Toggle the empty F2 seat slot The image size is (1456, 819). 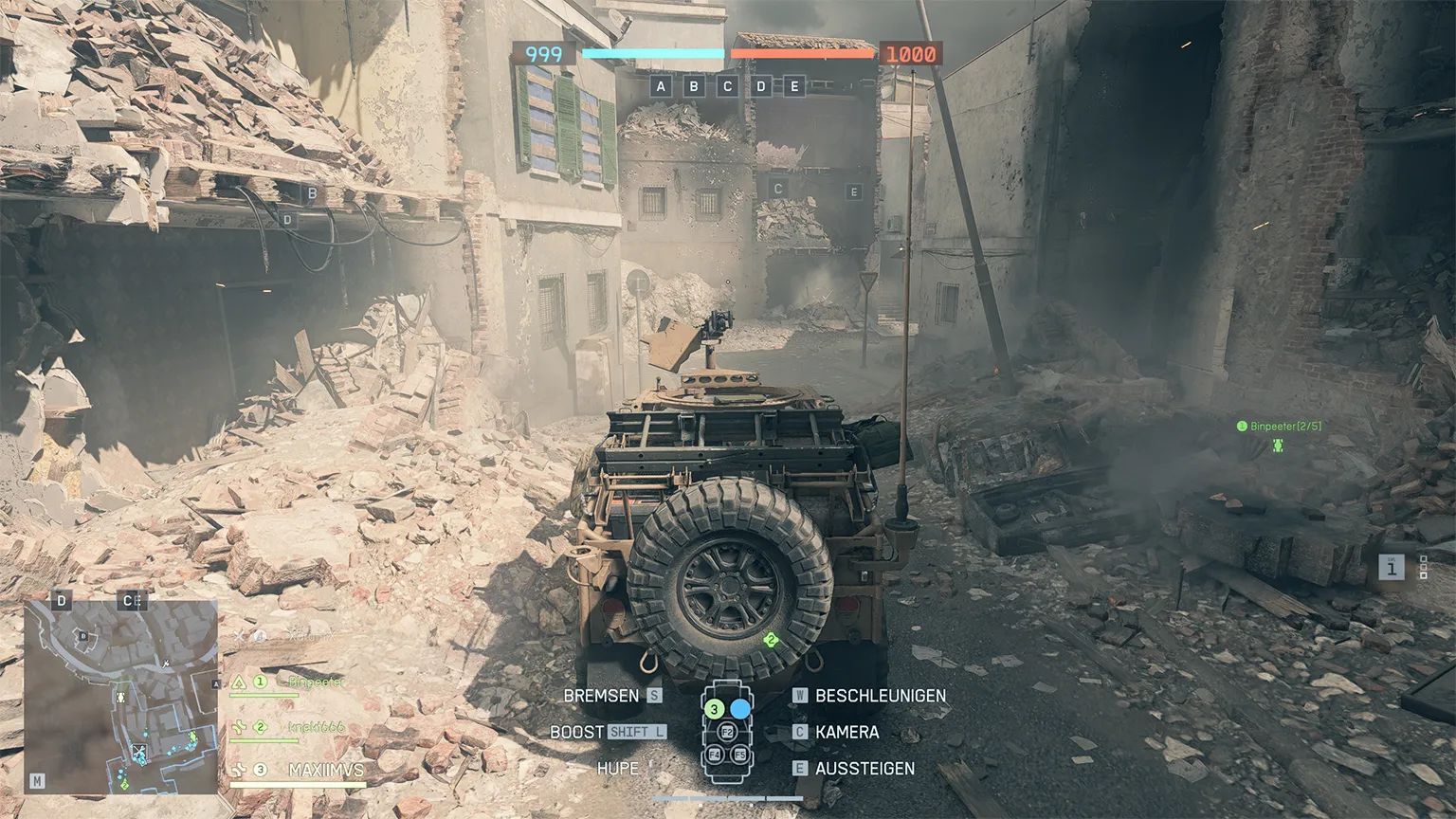[725, 732]
